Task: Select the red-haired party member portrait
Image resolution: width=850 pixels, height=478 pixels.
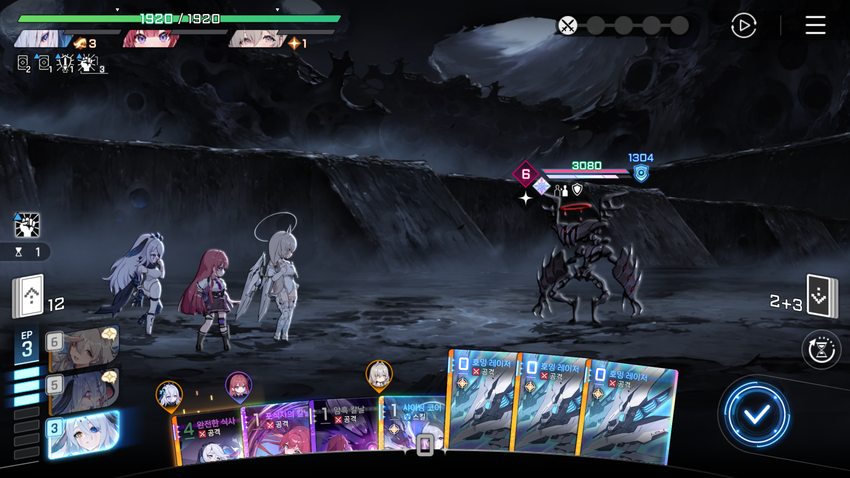Action: pos(151,39)
